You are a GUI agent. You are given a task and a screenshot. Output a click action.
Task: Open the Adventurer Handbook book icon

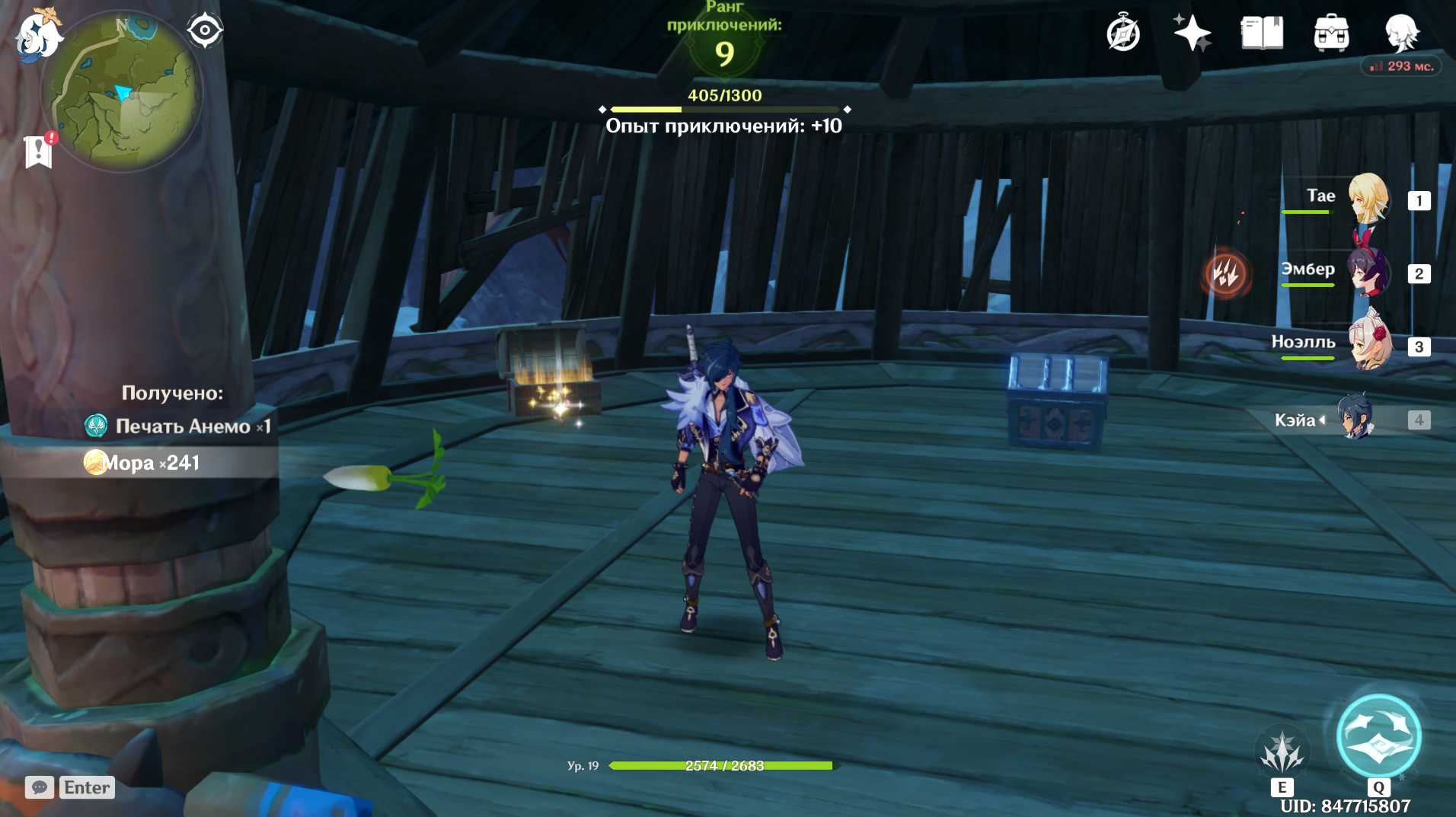point(1262,34)
